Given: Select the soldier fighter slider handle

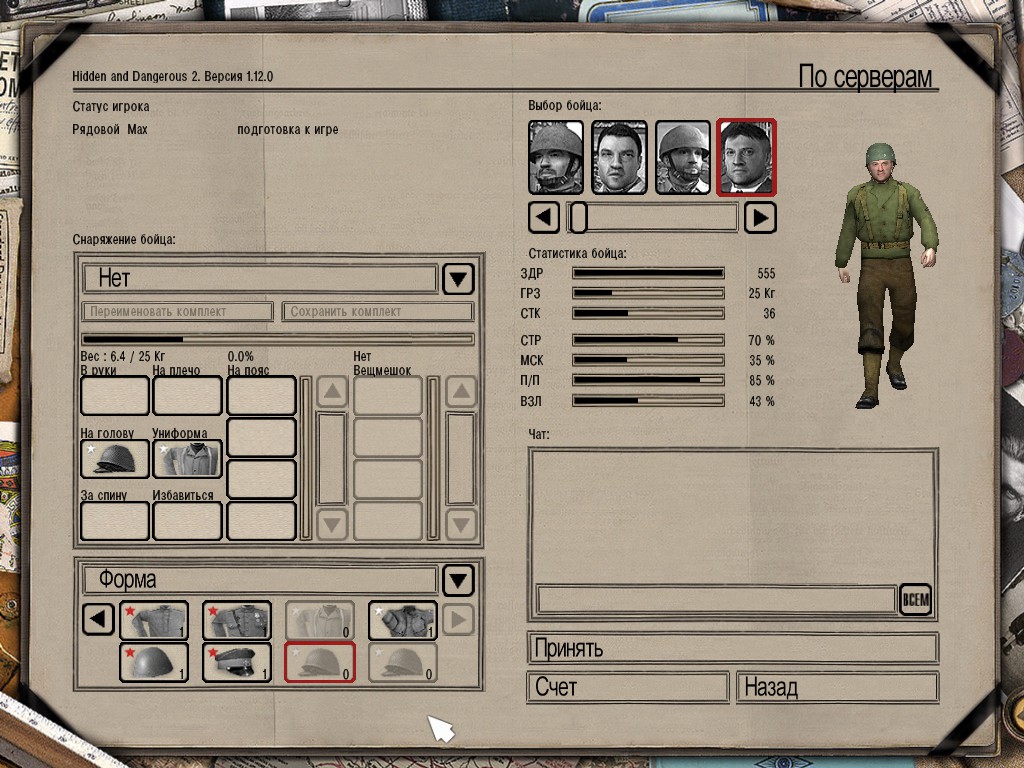Looking at the screenshot, I should (x=578, y=217).
